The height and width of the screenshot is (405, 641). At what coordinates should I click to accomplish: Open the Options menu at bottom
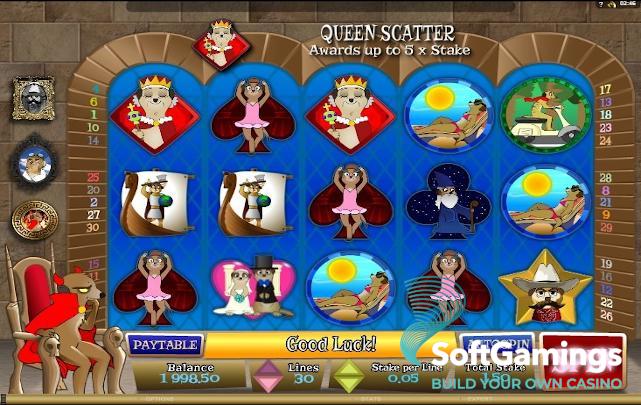(162, 397)
